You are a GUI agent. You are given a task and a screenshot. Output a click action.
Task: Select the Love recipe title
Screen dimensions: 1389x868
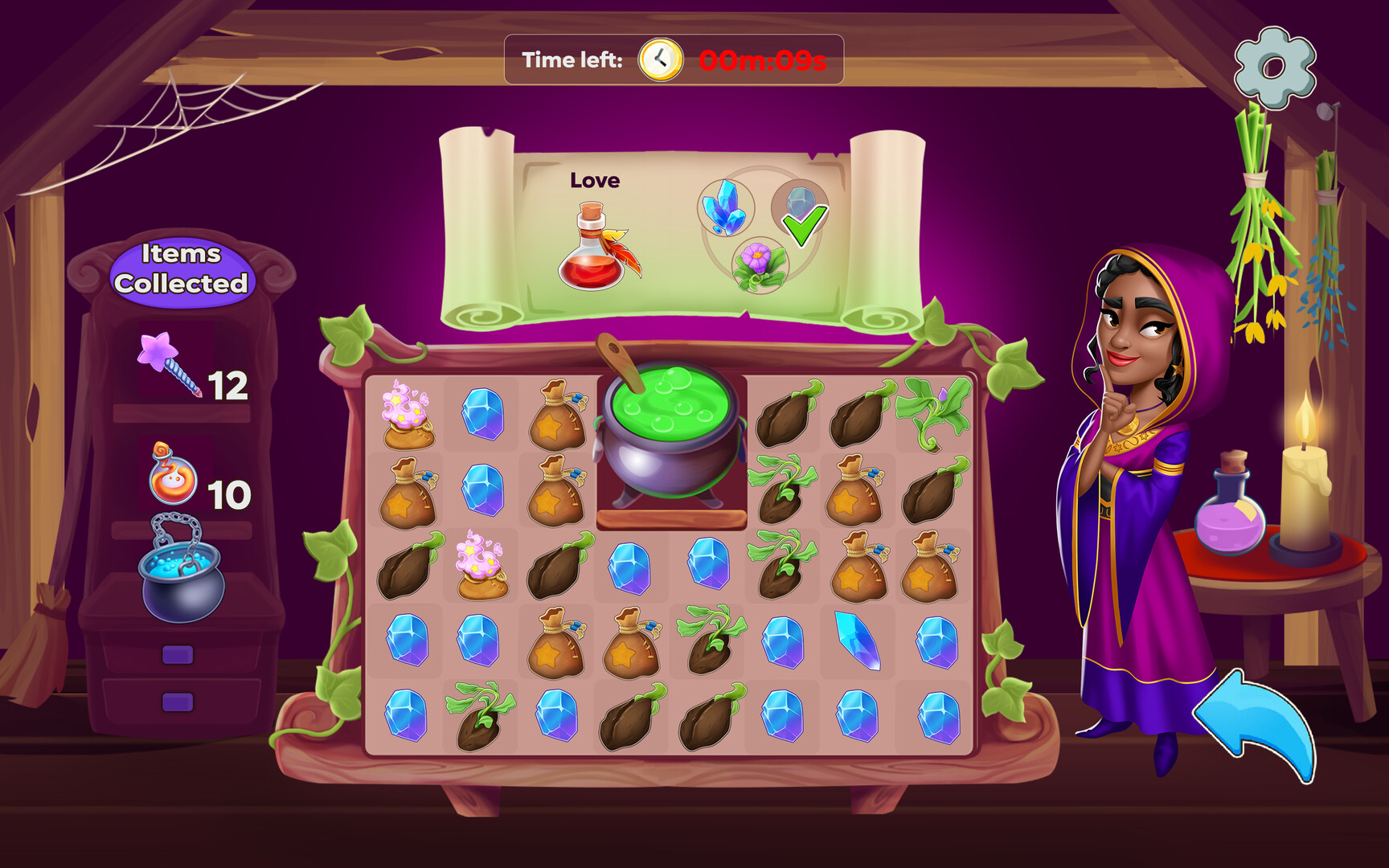595,180
